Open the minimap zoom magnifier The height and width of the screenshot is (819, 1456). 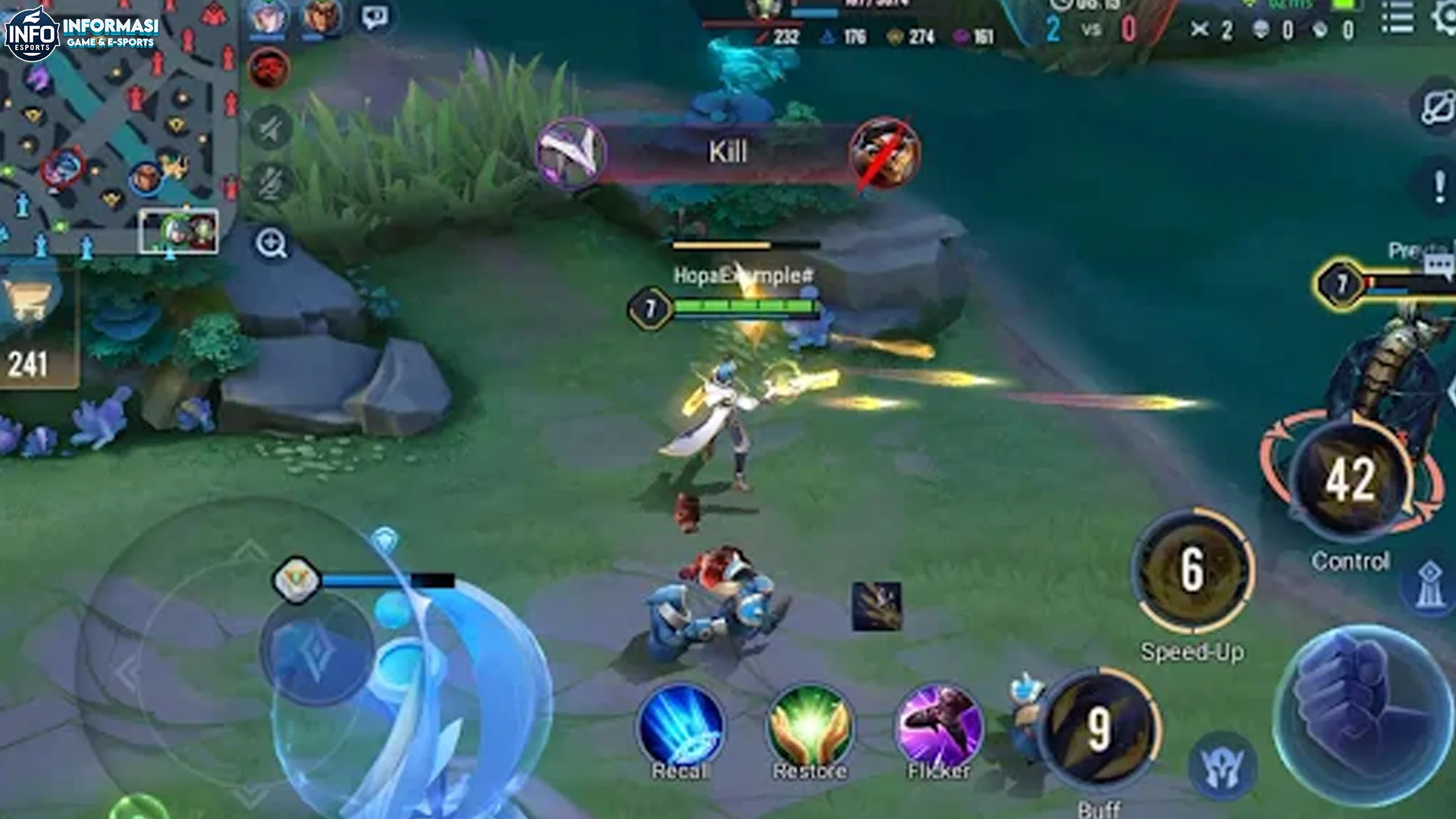click(273, 244)
